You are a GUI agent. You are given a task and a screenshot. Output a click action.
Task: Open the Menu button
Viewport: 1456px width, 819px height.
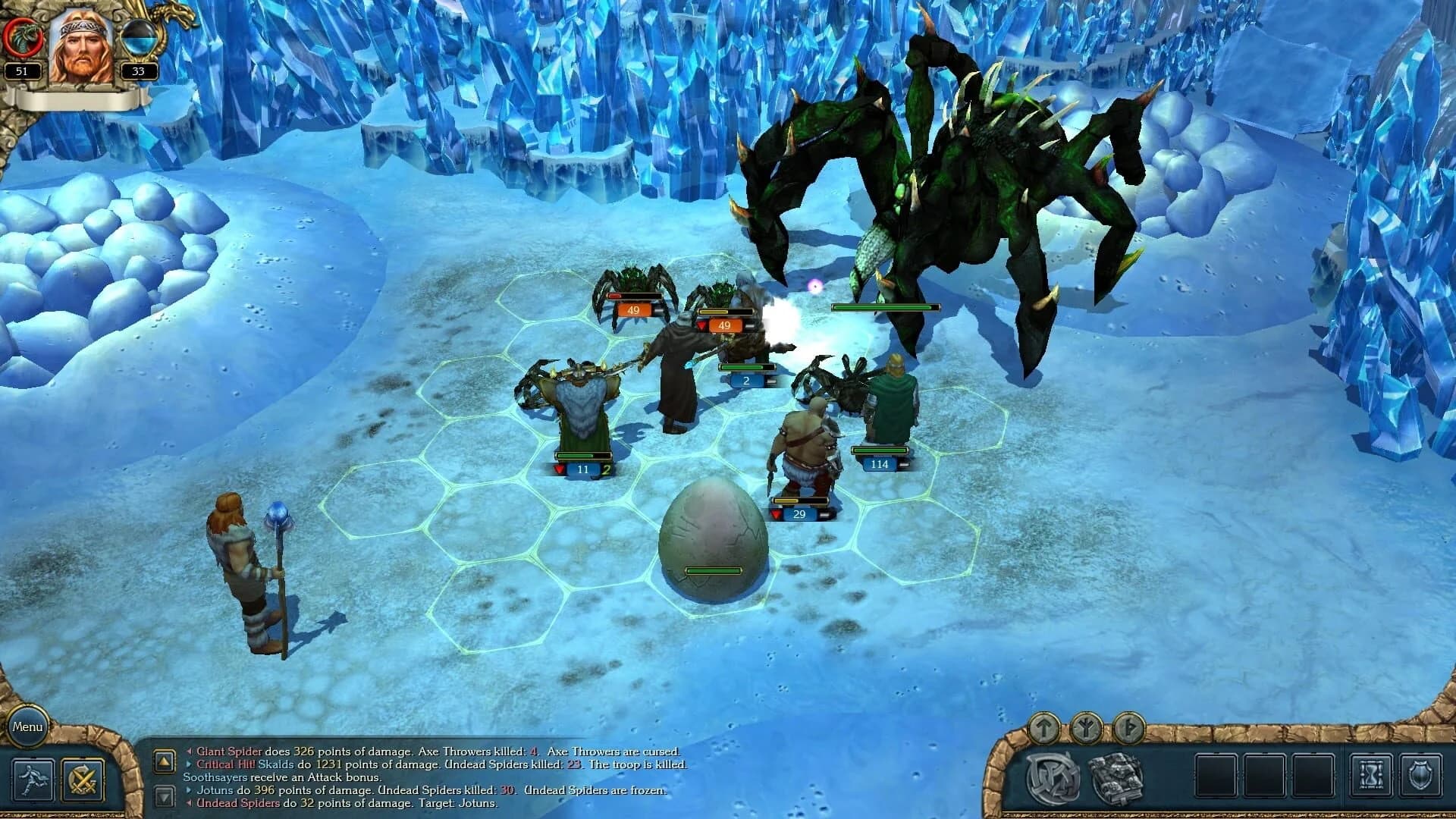(x=27, y=726)
